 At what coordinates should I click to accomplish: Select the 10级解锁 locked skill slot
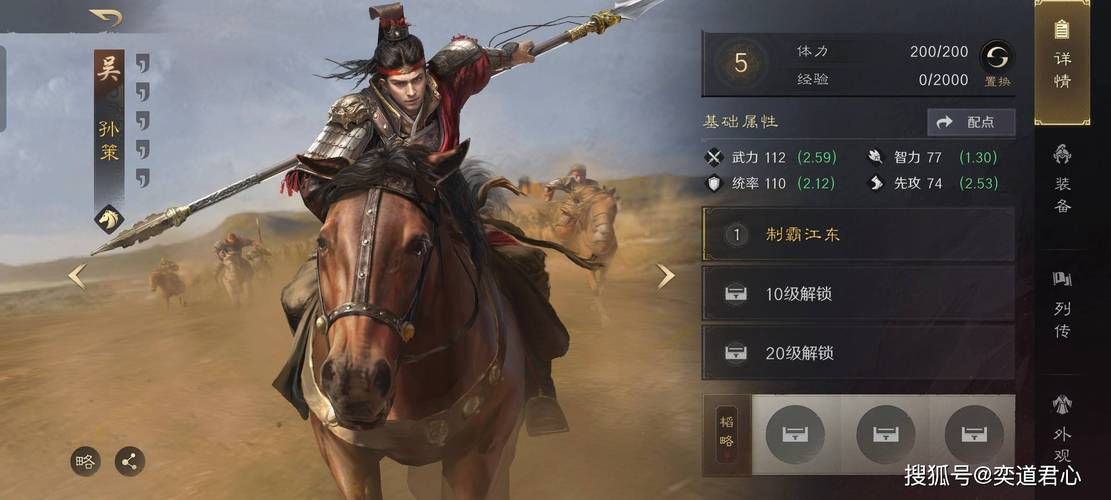[x=858, y=294]
